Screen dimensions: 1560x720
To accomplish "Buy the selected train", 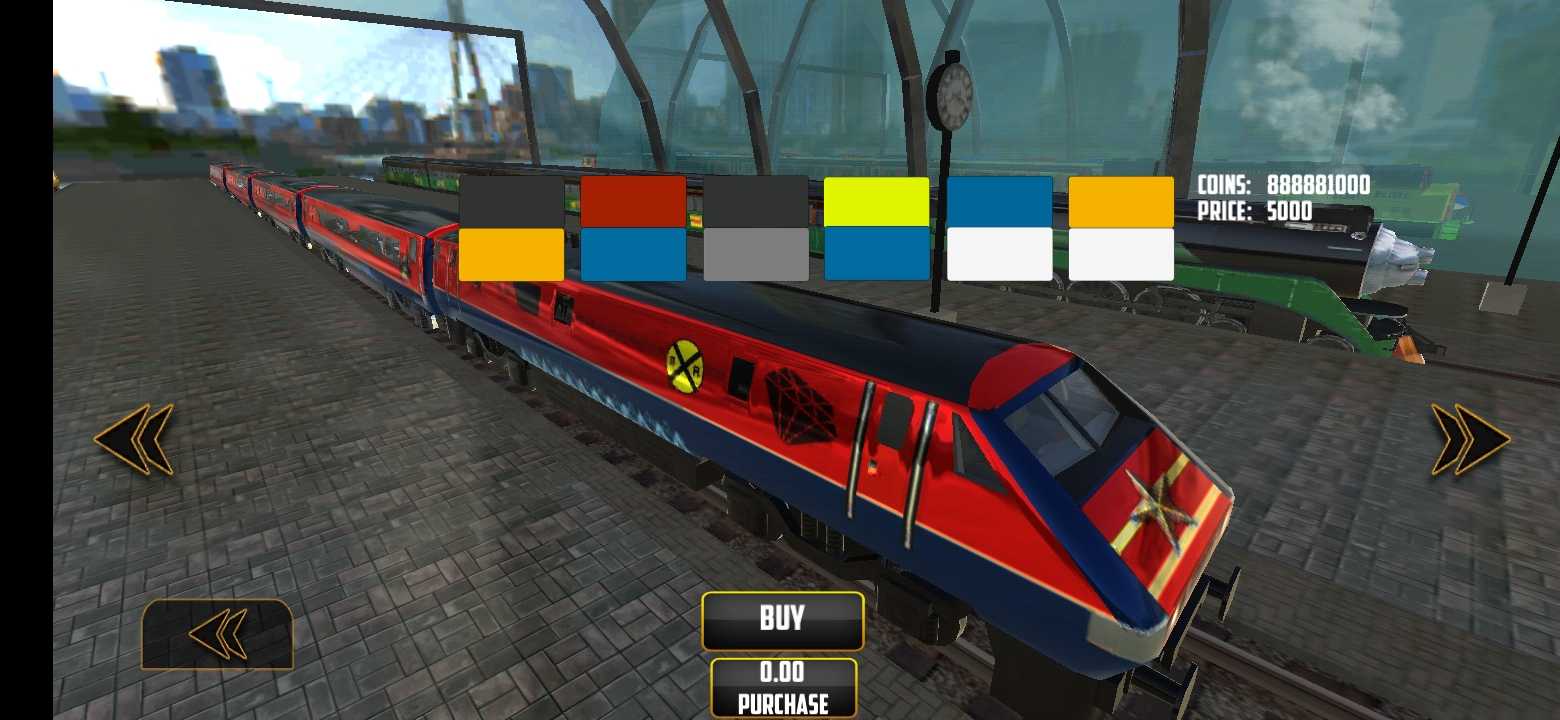I will (782, 620).
